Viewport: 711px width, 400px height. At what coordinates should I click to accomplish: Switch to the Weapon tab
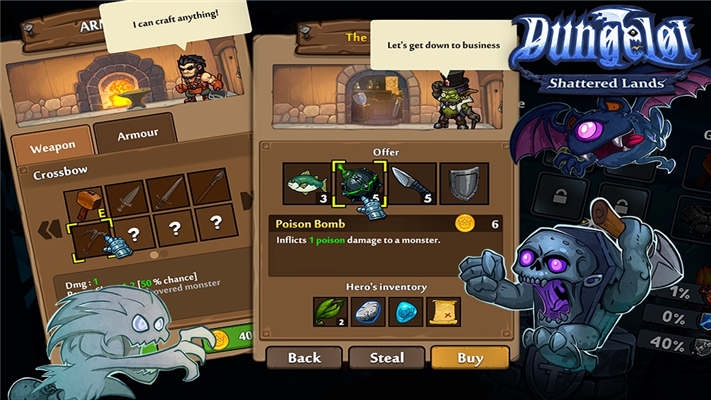52,147
